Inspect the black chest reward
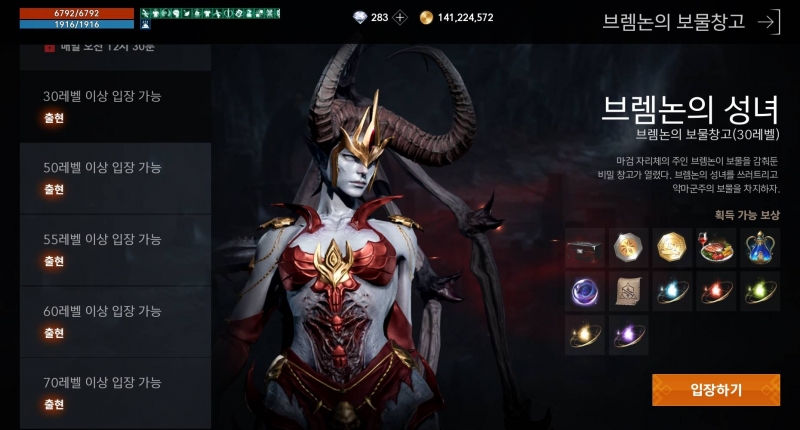 click(585, 248)
